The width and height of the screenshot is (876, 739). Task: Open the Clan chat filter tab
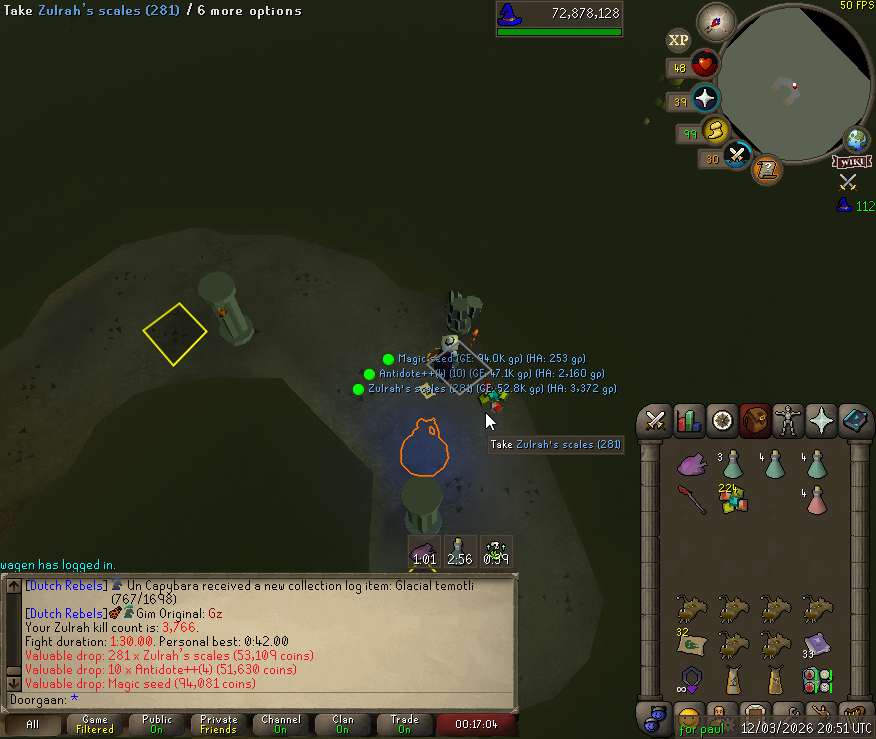(343, 724)
